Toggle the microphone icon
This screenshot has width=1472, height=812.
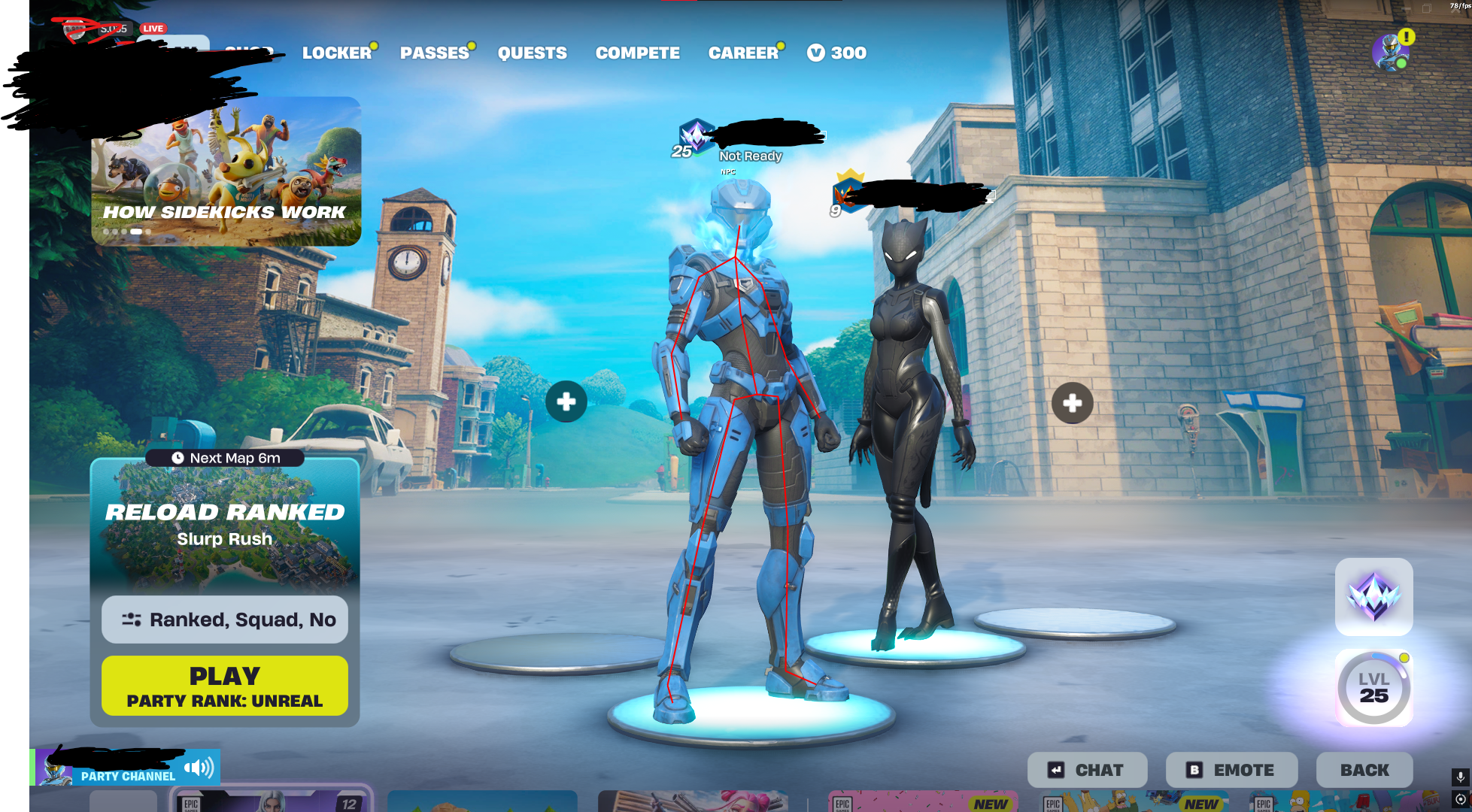[x=1460, y=777]
